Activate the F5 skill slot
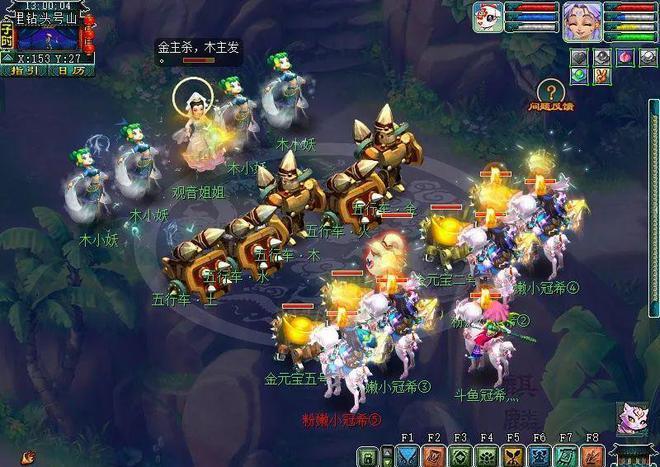Image resolution: width=660 pixels, height=467 pixels. click(x=513, y=456)
